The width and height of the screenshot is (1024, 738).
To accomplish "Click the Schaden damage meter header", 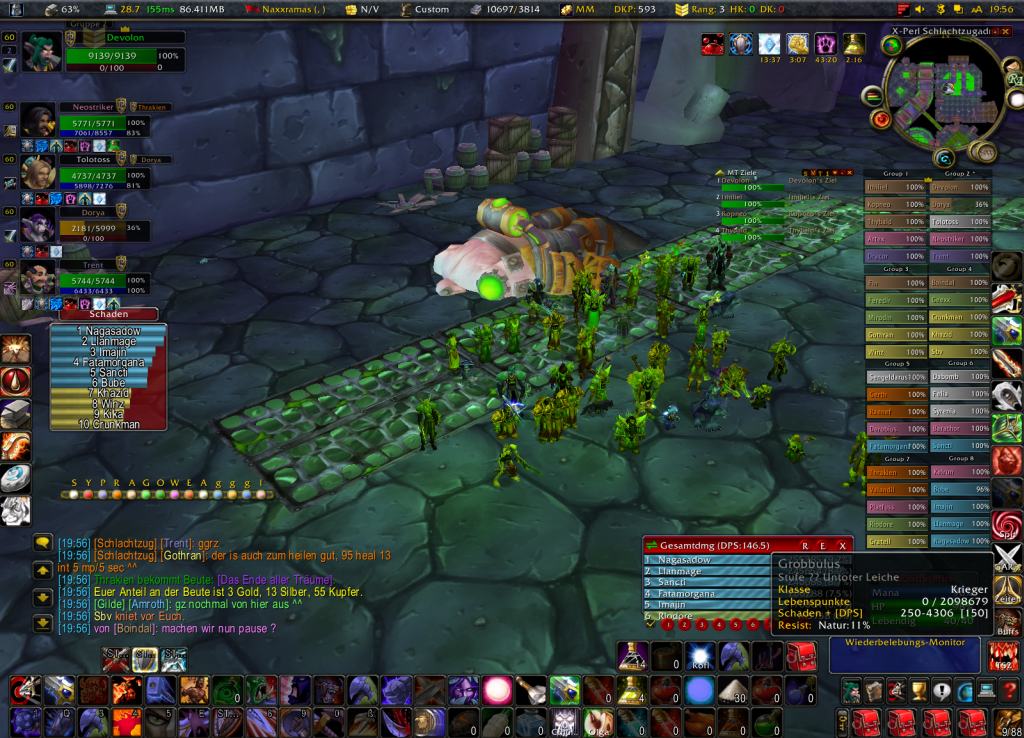I will pos(94,314).
